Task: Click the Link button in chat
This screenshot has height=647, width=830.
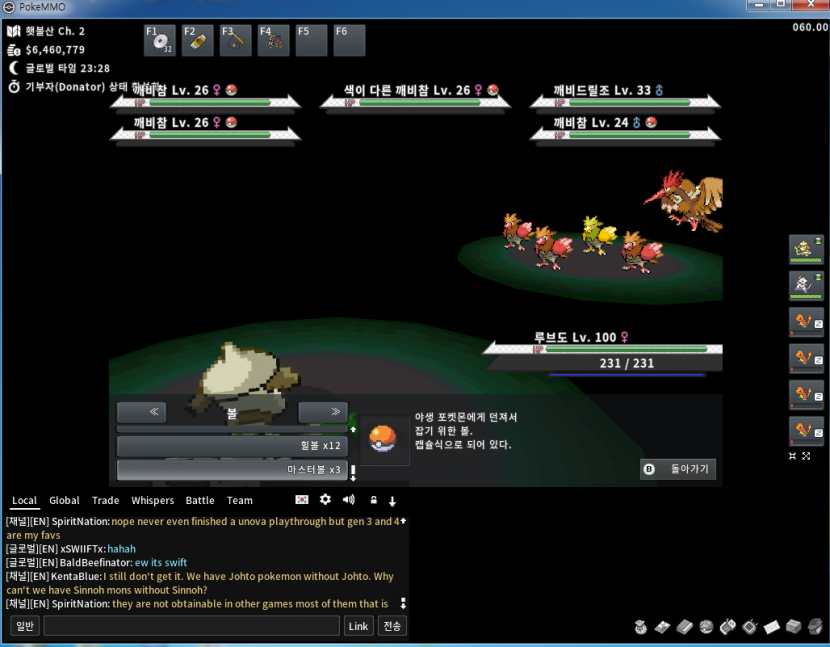Action: (358, 626)
